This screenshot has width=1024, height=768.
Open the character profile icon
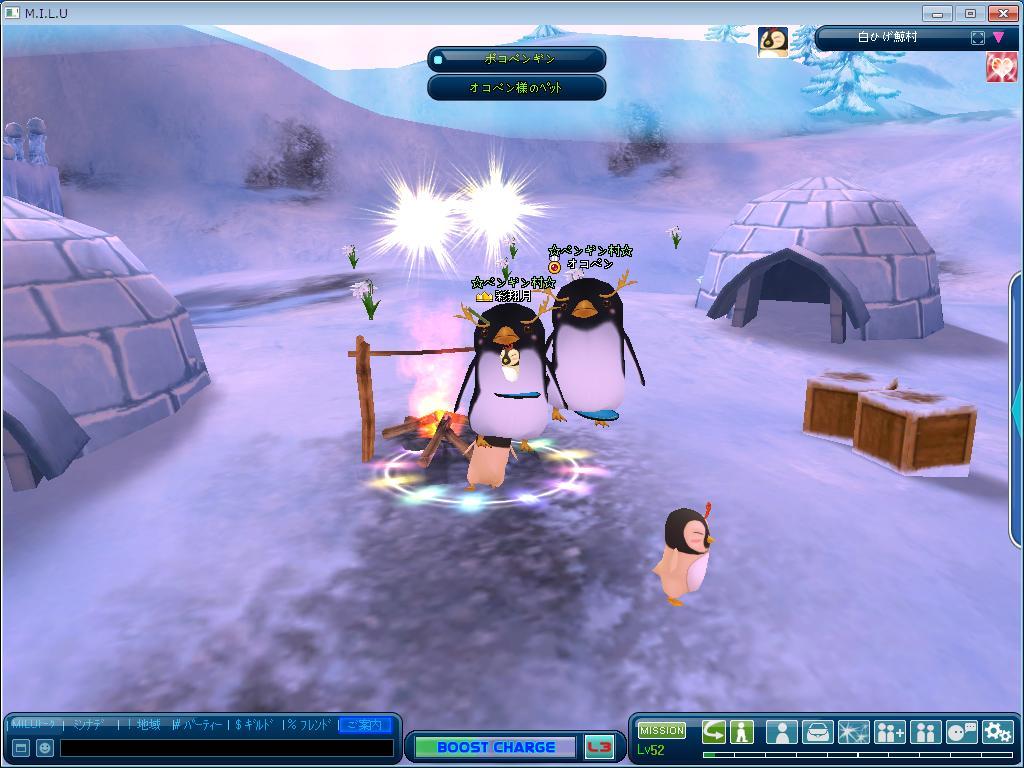point(781,732)
